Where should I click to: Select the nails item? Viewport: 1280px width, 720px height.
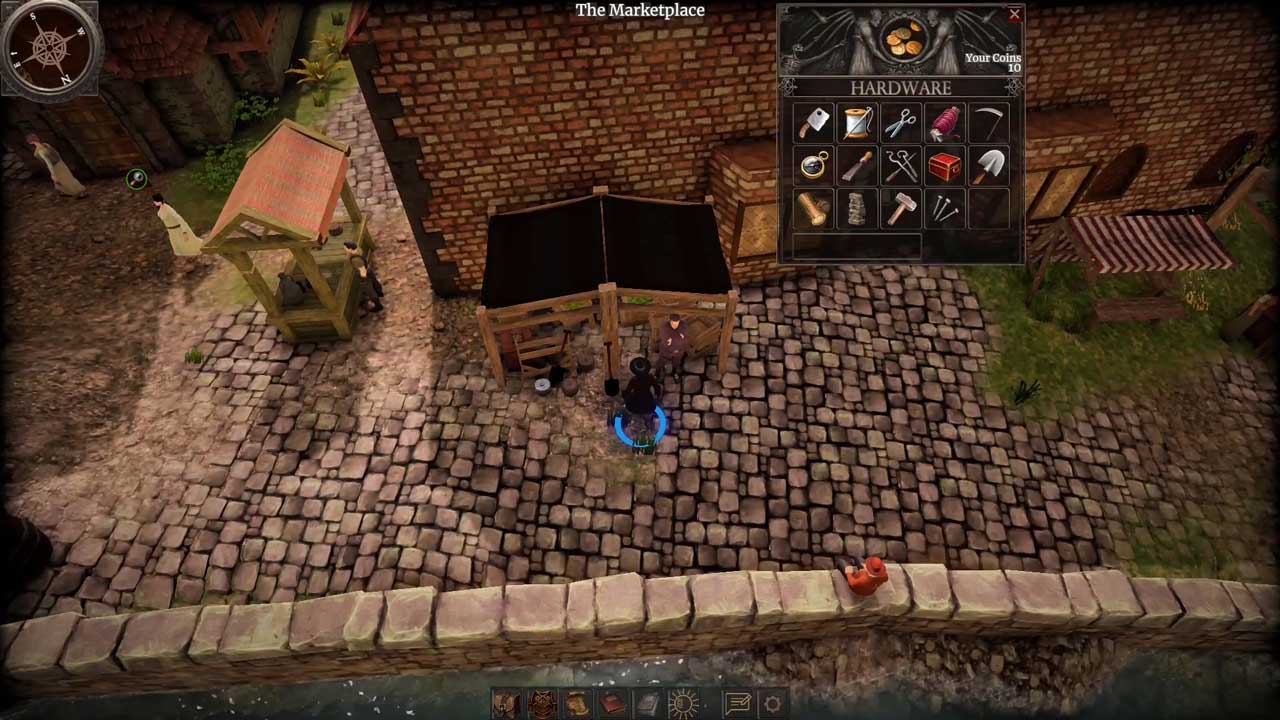(x=944, y=209)
